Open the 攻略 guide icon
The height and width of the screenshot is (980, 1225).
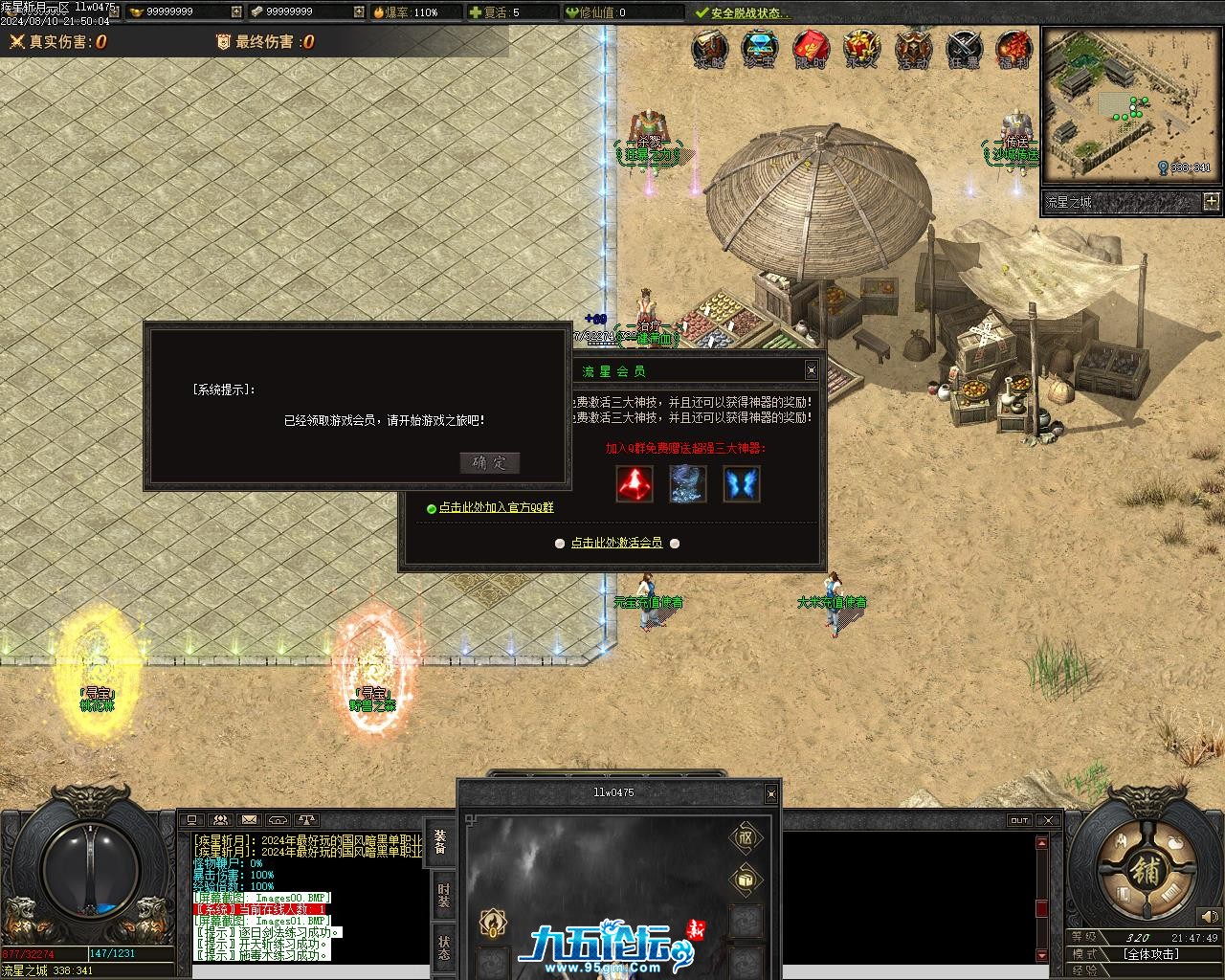pyautogui.click(x=709, y=50)
